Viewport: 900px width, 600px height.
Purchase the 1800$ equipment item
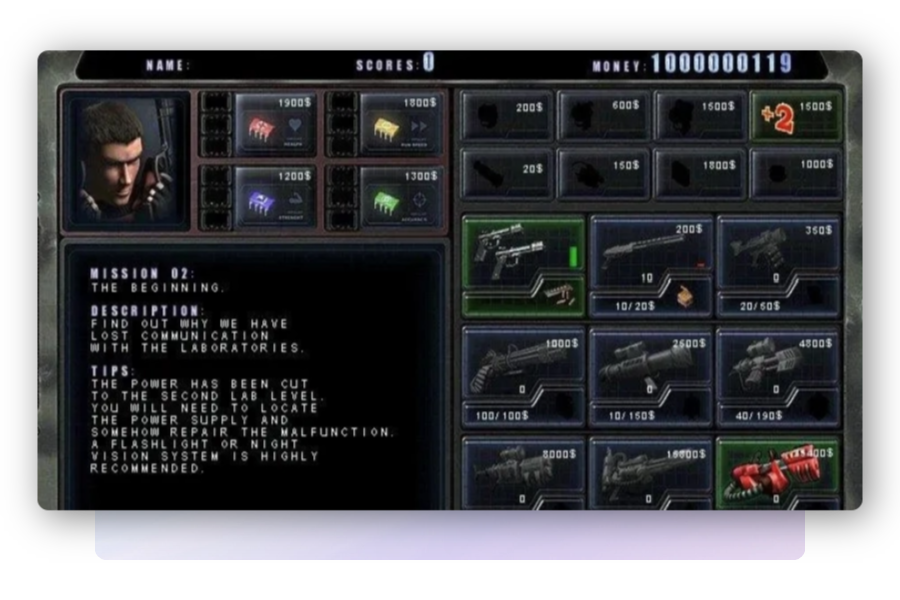[700, 174]
